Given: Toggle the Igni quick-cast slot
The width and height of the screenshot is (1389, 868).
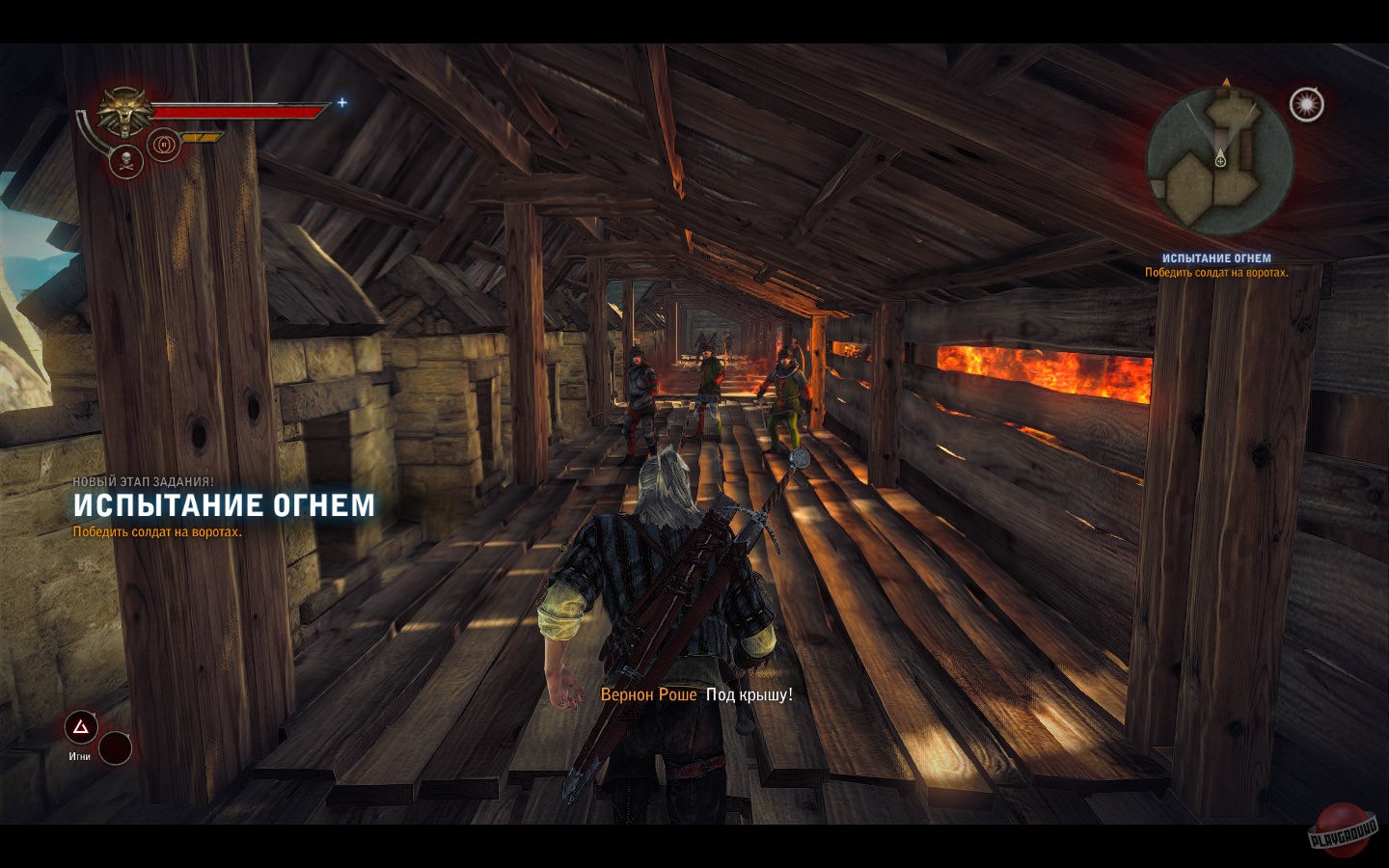Looking at the screenshot, I should [x=81, y=726].
